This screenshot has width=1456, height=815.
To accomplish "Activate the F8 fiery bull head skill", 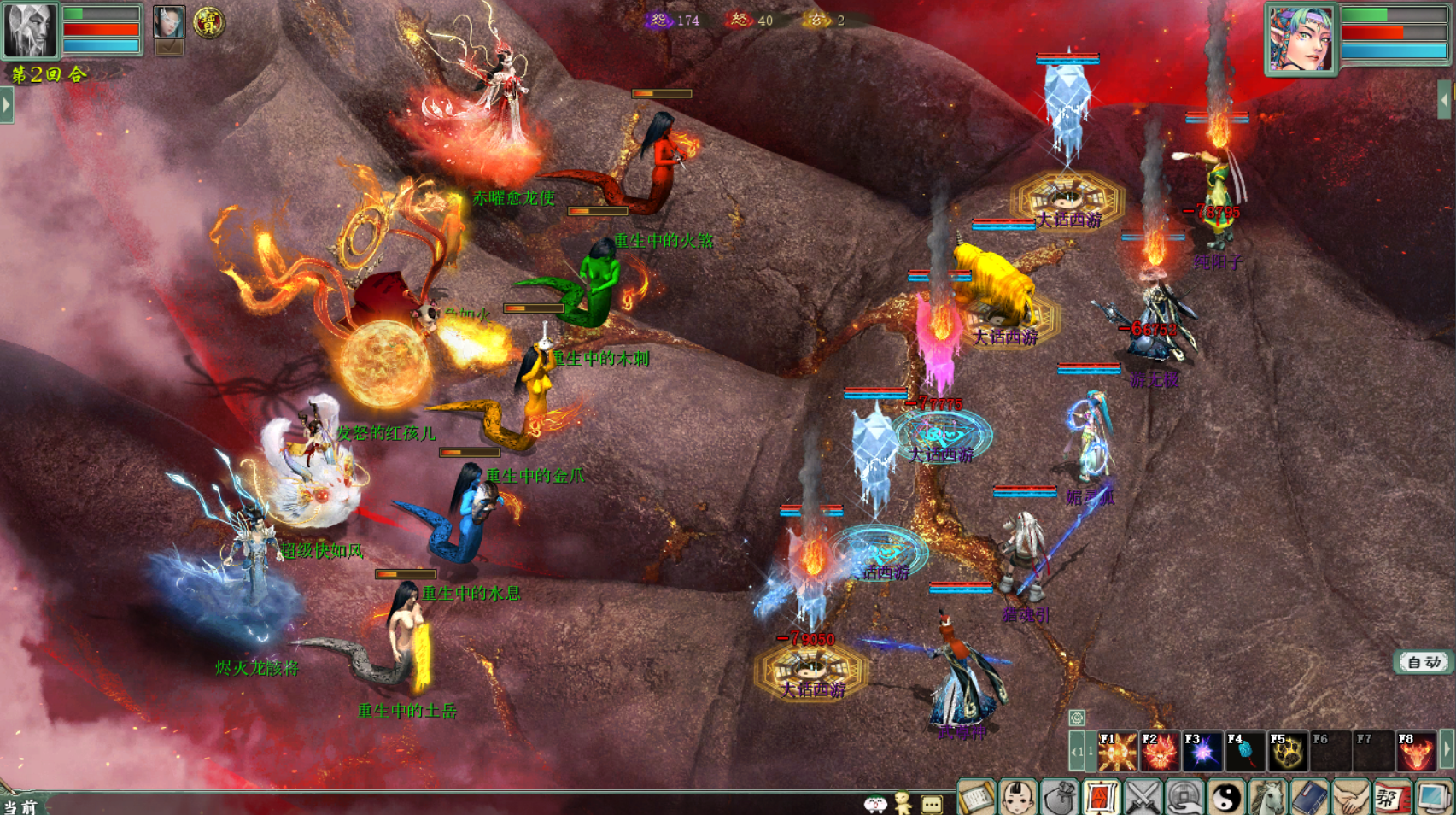I will pyautogui.click(x=1416, y=751).
